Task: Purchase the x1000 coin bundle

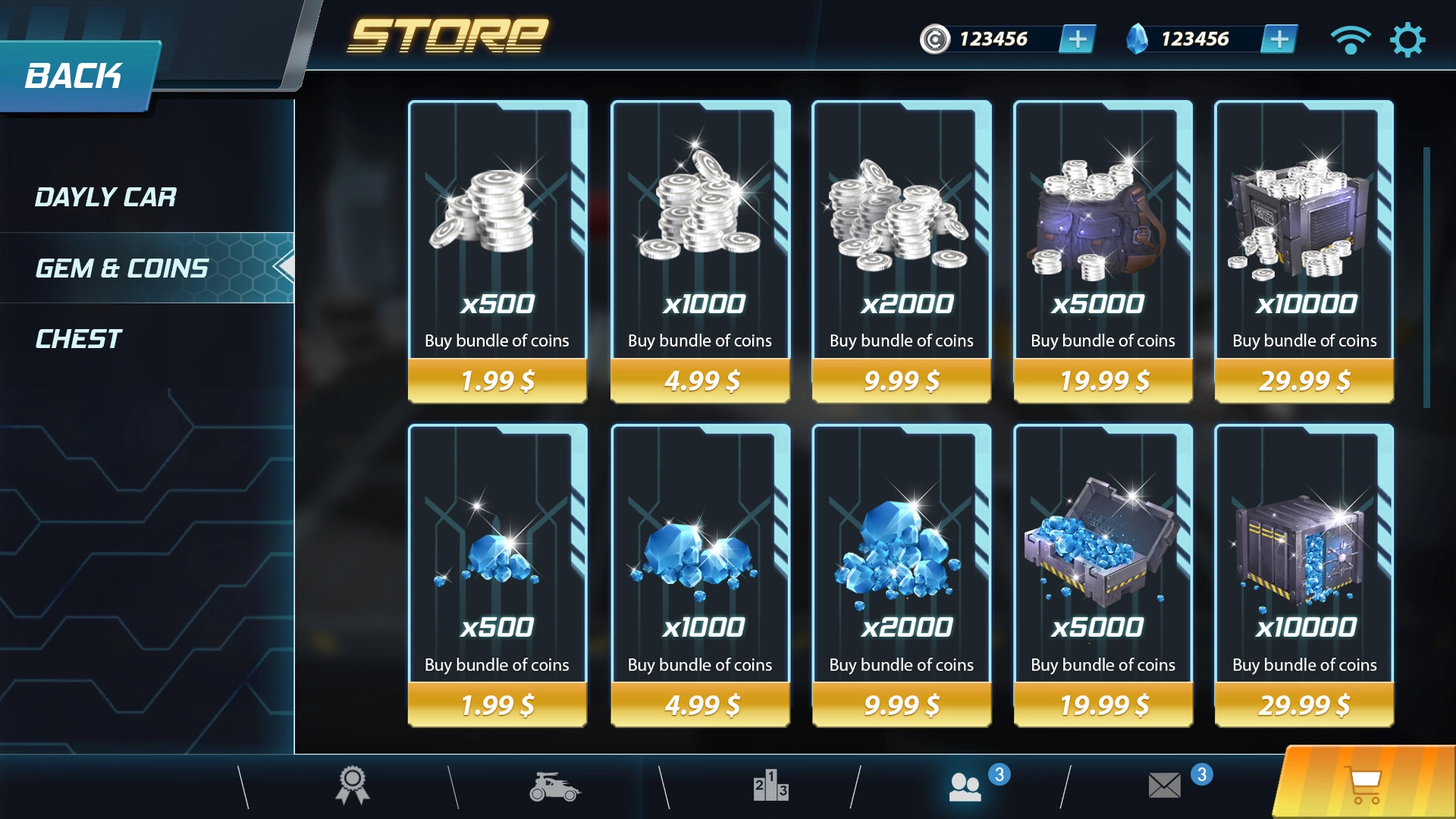Action: (x=701, y=380)
